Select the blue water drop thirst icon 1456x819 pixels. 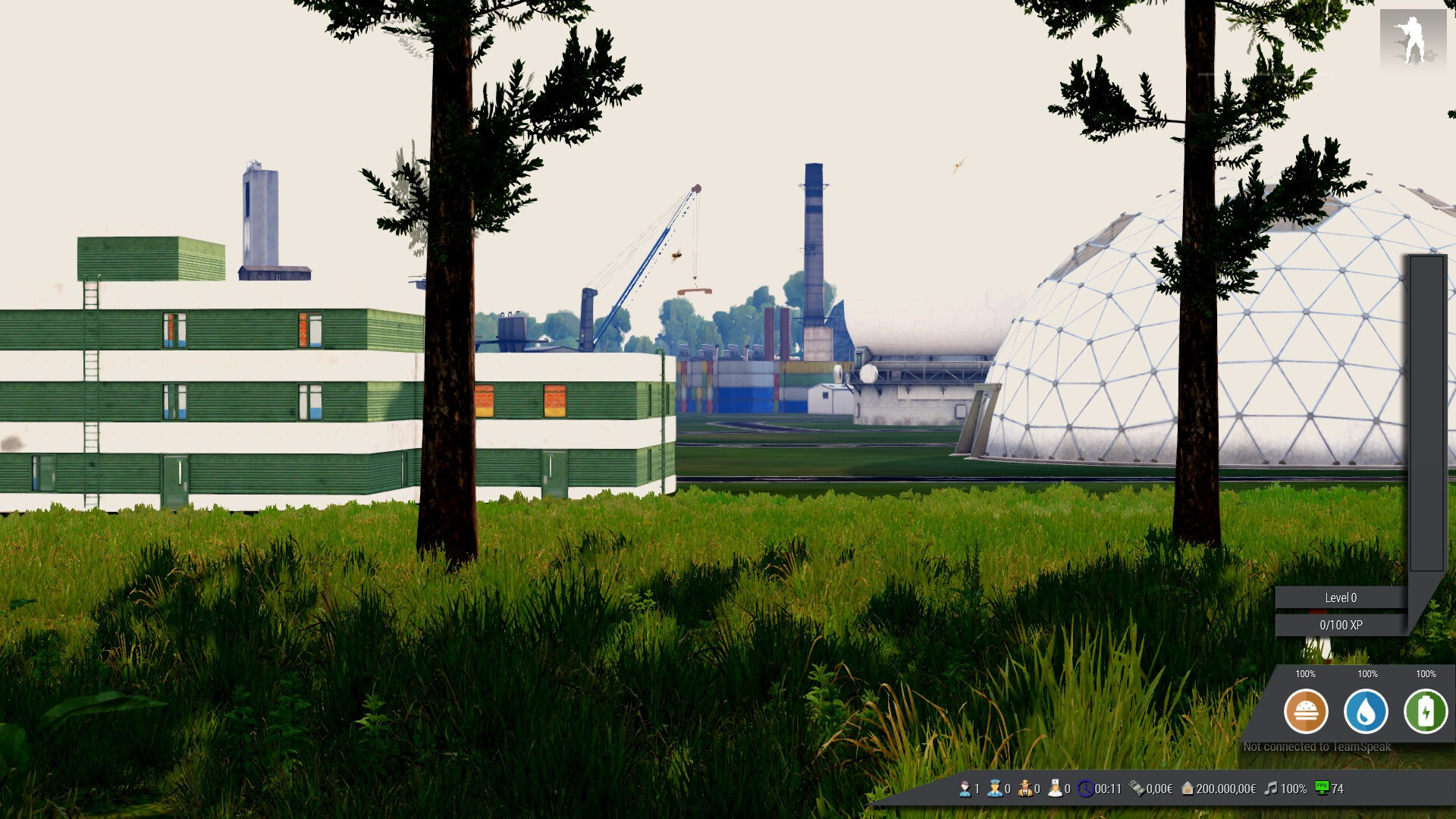point(1365,711)
